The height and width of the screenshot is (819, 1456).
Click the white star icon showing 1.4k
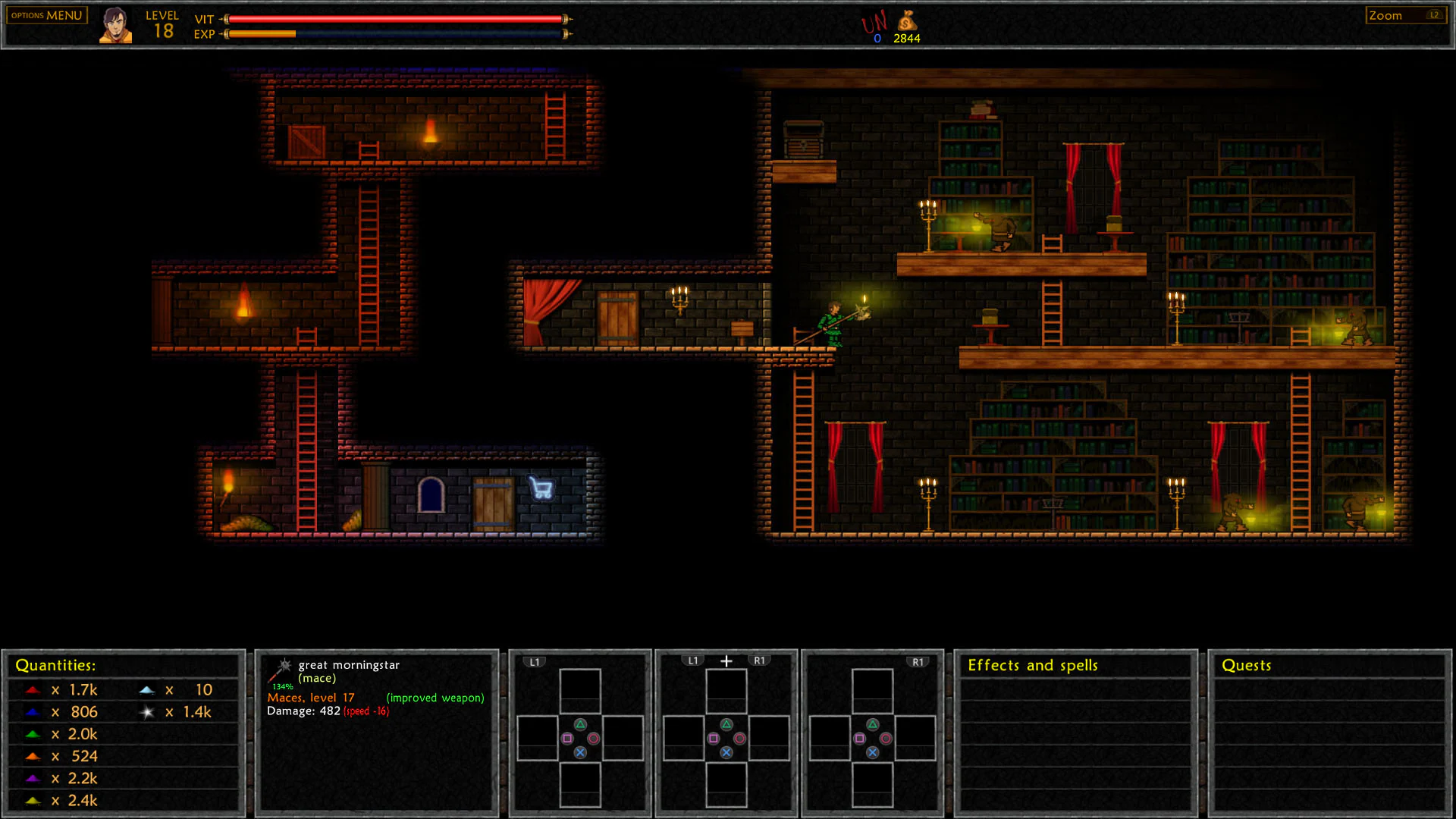pyautogui.click(x=146, y=711)
